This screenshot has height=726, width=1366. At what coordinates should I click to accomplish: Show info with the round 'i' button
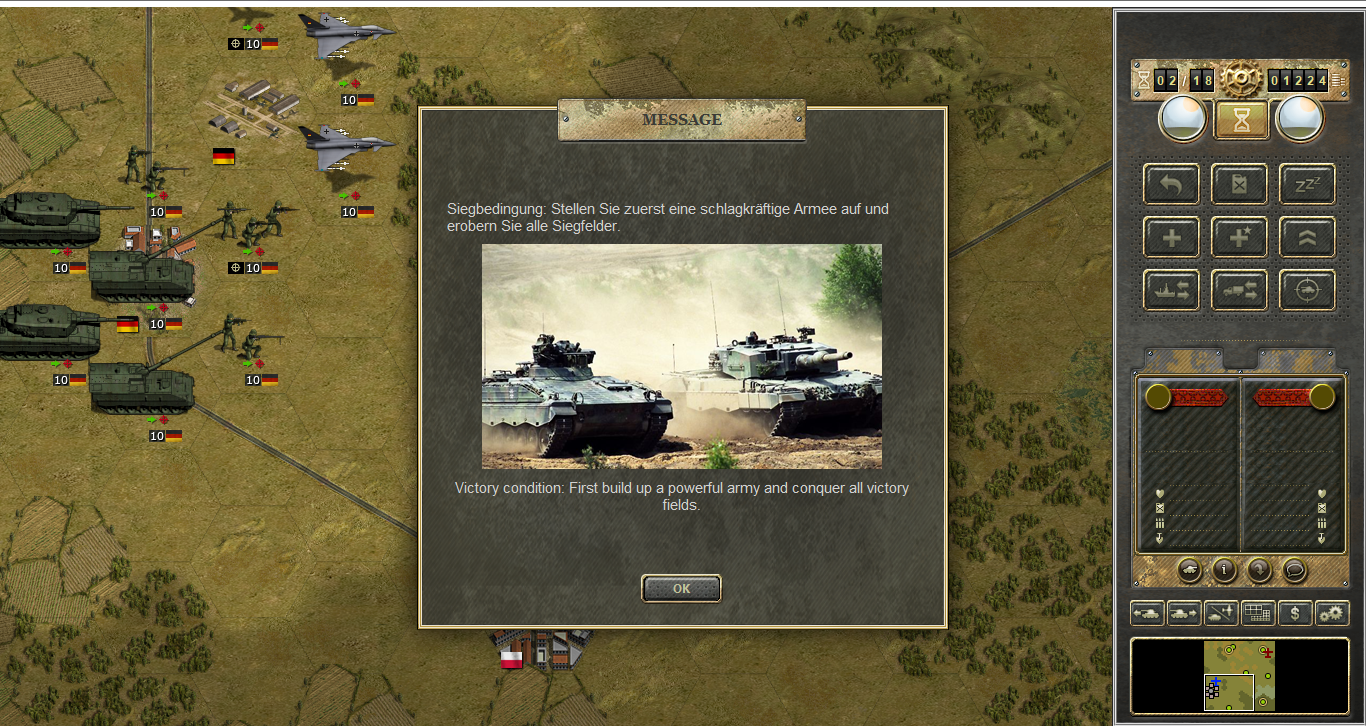coord(1225,570)
